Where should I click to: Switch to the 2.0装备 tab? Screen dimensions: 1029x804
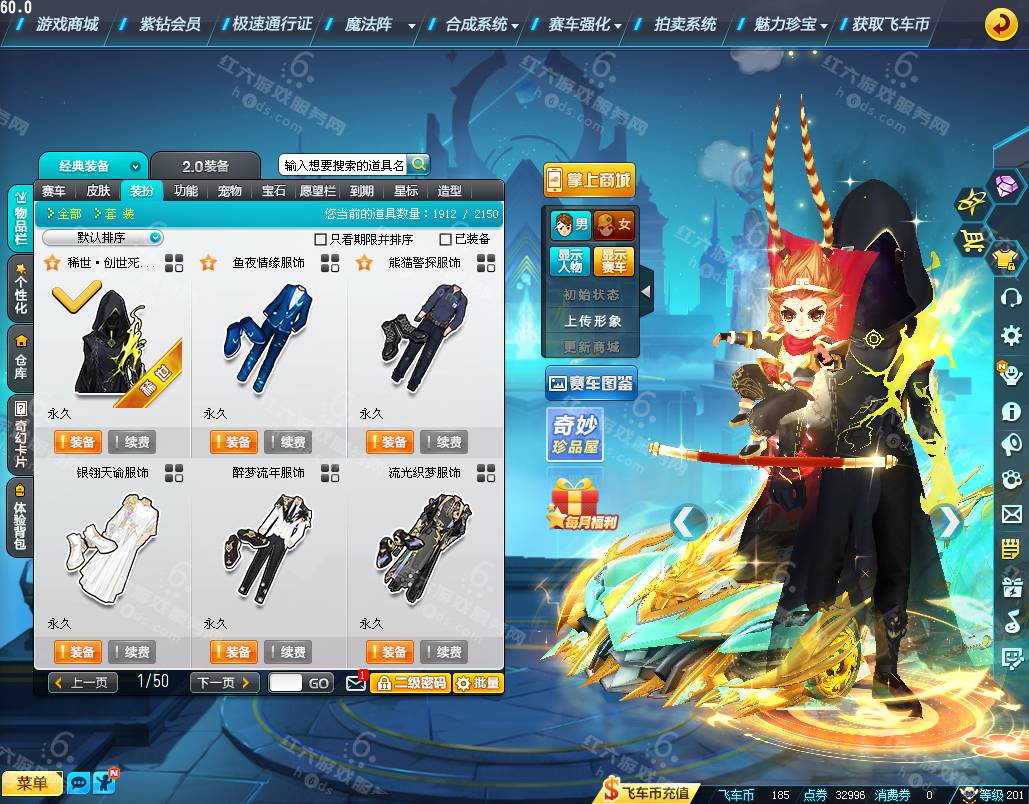205,166
